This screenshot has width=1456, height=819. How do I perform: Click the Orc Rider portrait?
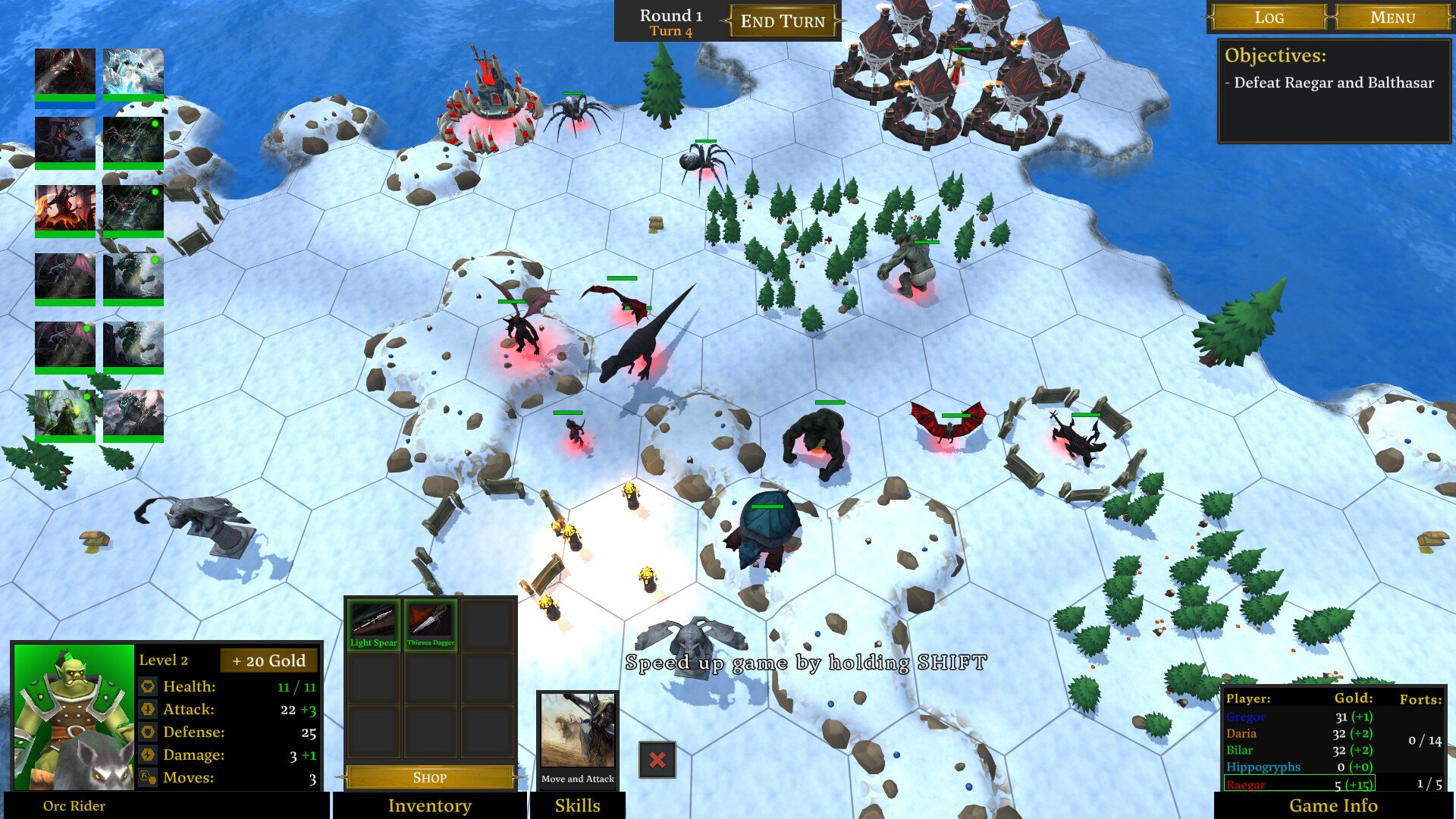point(74,717)
